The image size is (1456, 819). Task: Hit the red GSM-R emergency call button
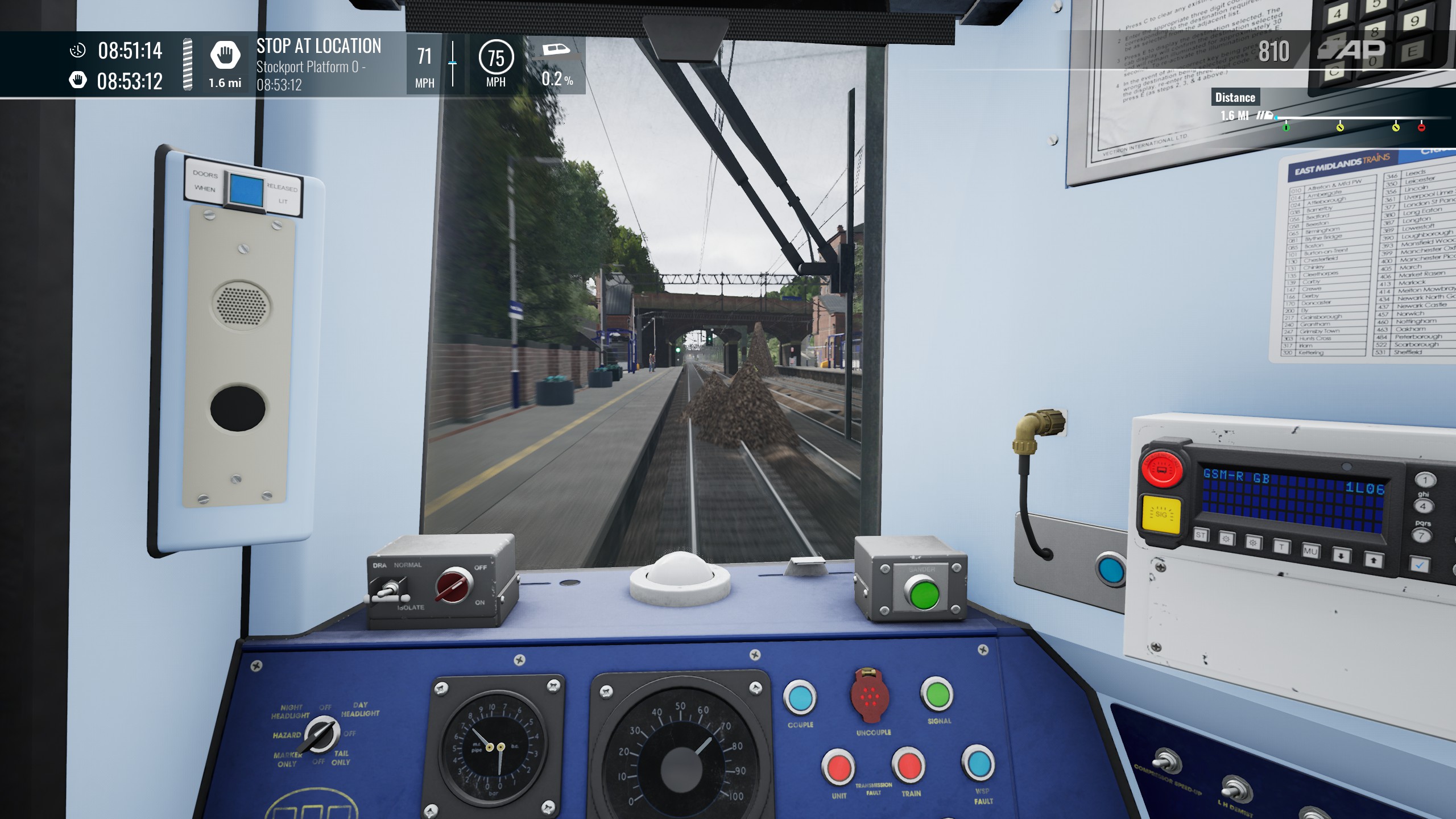click(1162, 469)
